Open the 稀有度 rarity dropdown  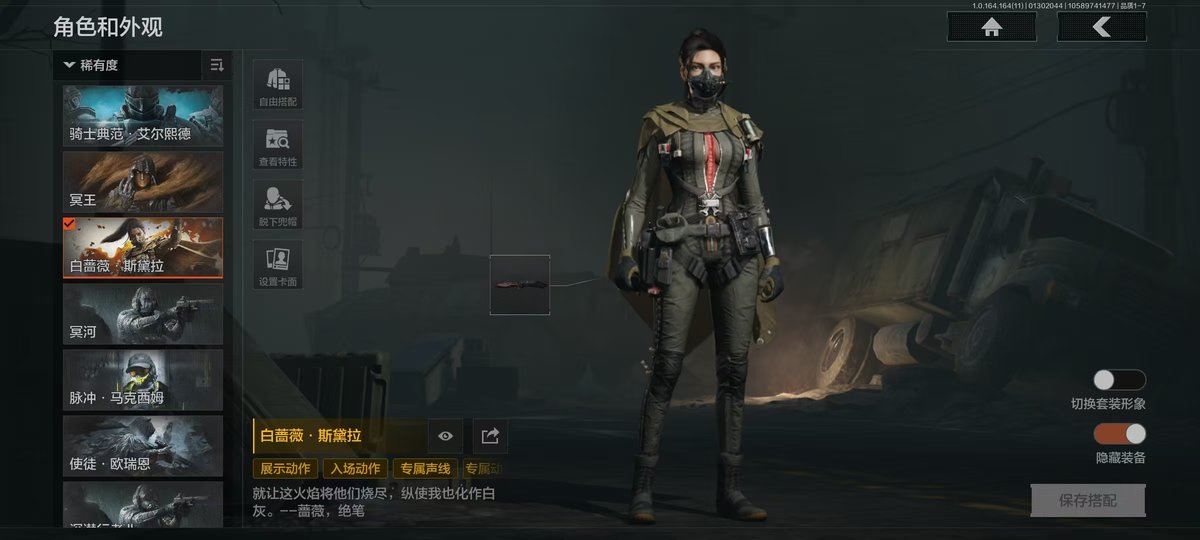pos(127,66)
